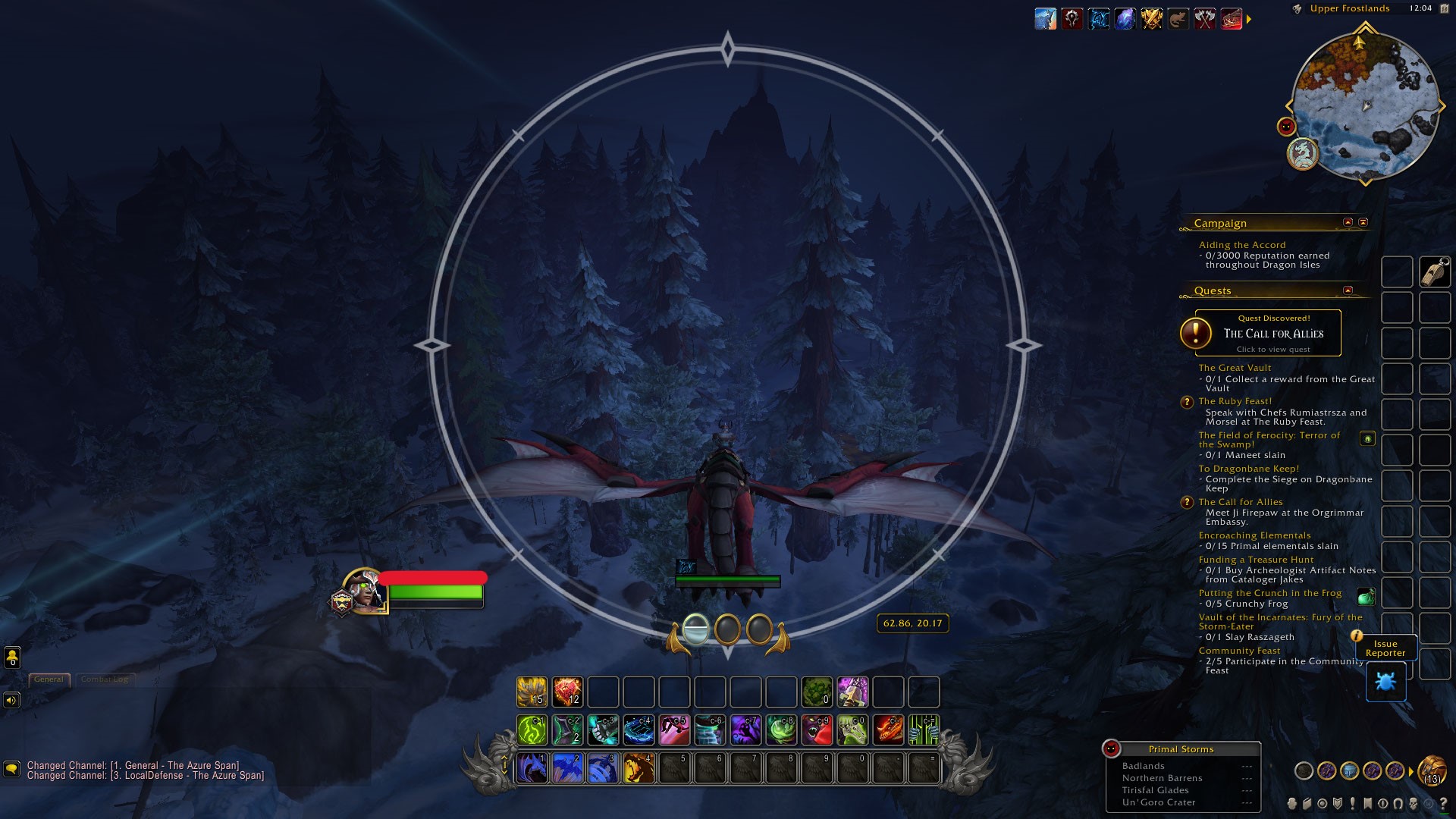Screen dimensions: 1456x819
Task: Collapse the Campaign tracker section
Action: [1348, 222]
